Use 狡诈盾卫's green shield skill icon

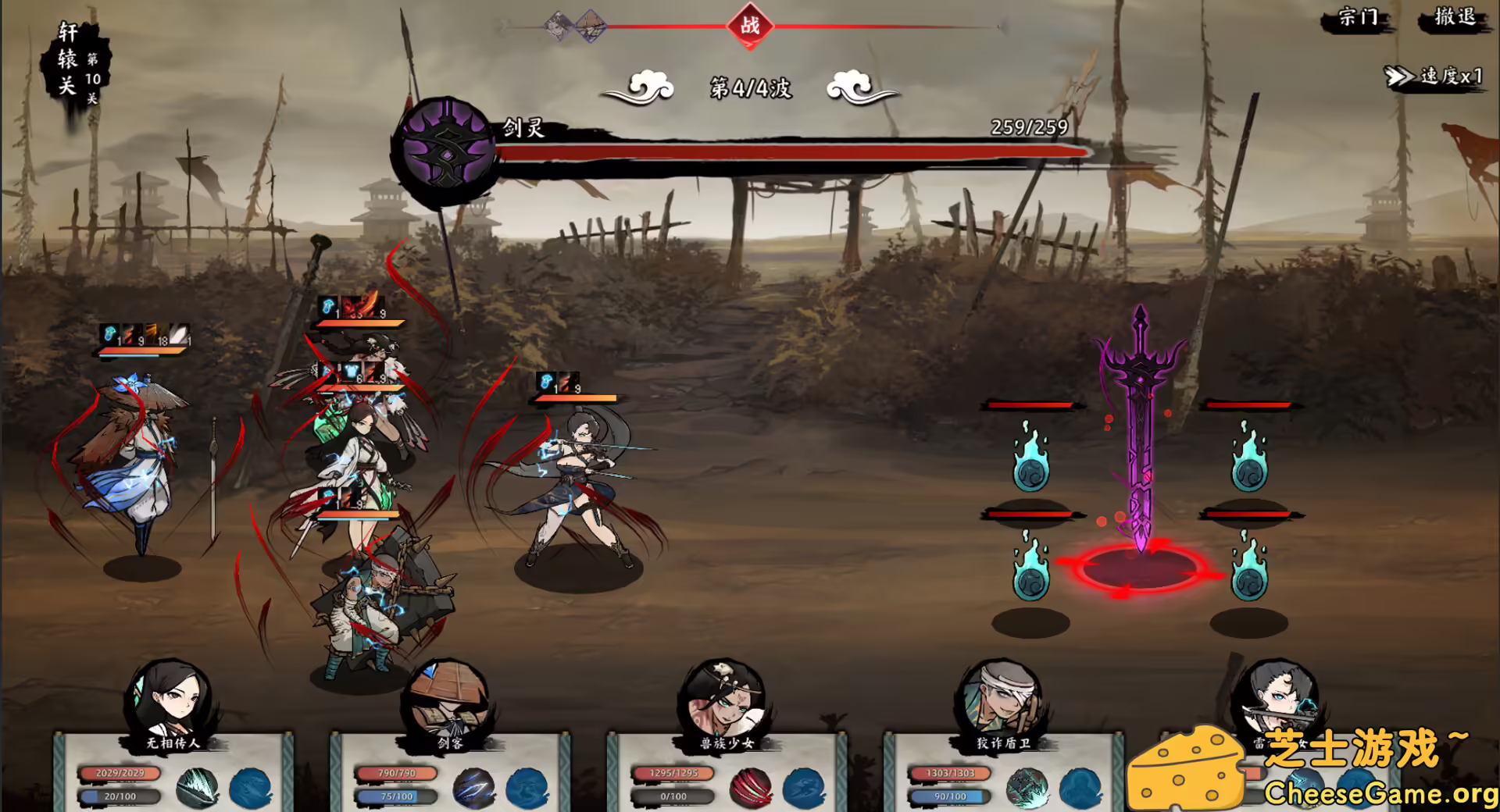pos(1030,790)
